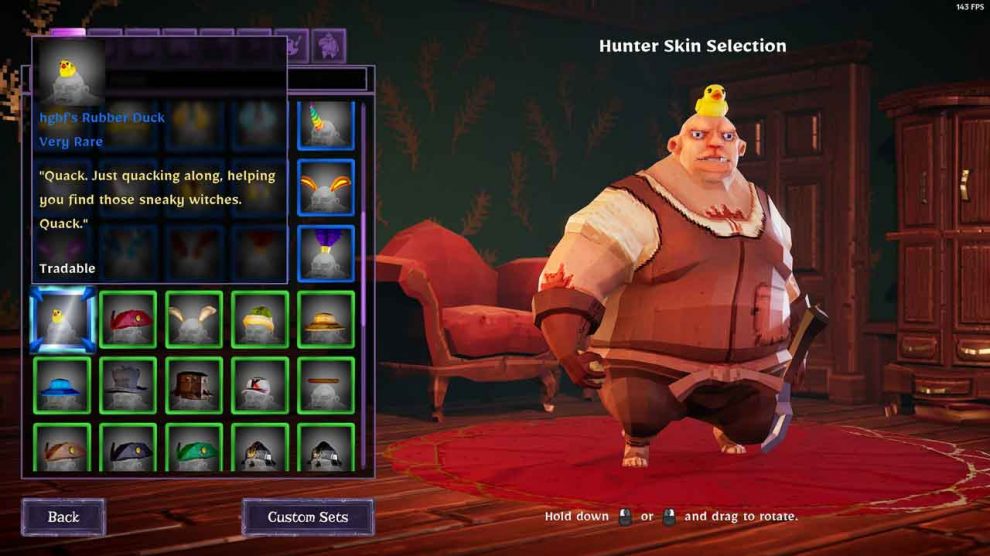Pick the yellow and green knit hat
This screenshot has height=556, width=990.
[260, 320]
